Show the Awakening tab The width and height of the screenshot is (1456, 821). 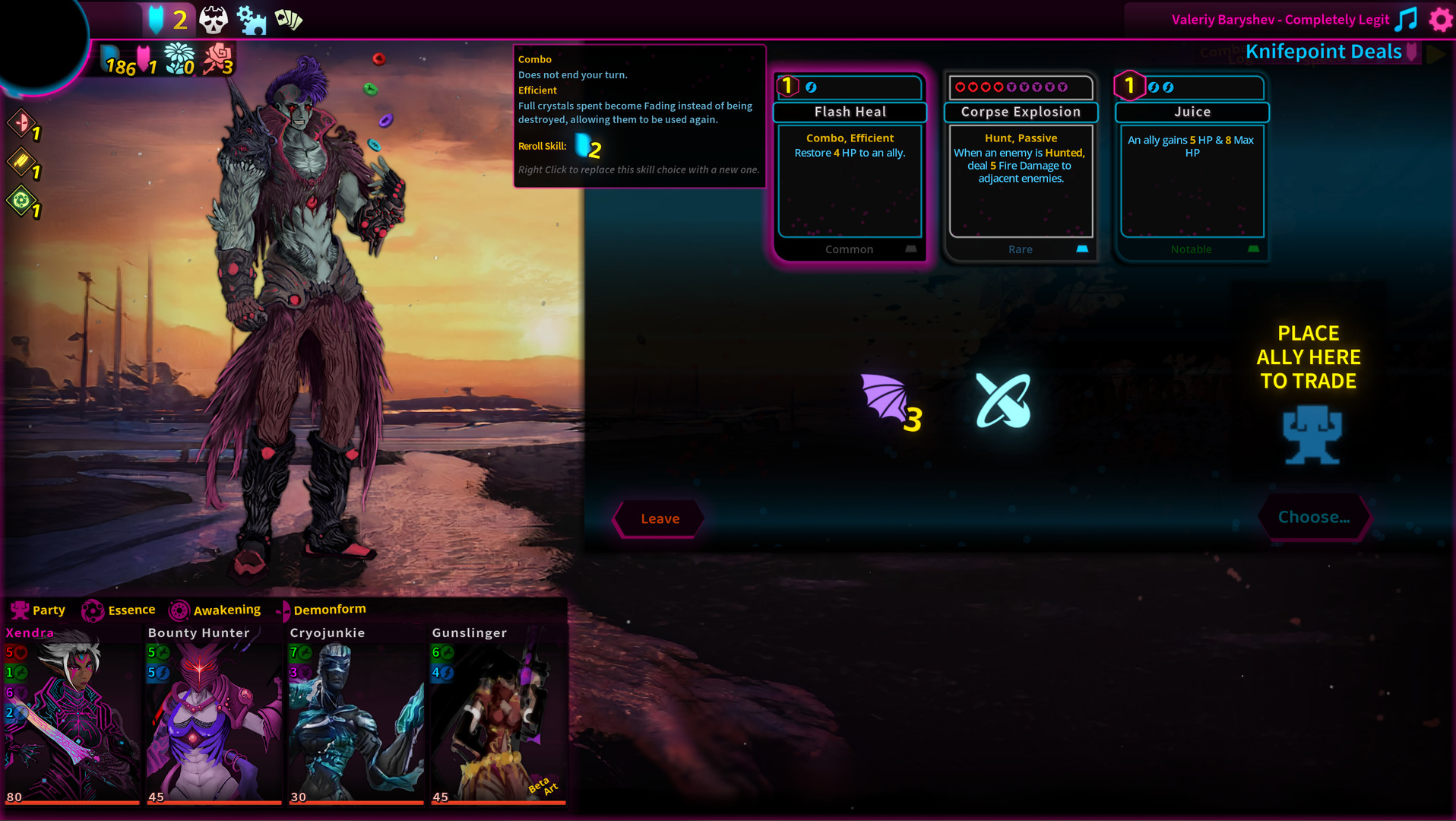[216, 610]
